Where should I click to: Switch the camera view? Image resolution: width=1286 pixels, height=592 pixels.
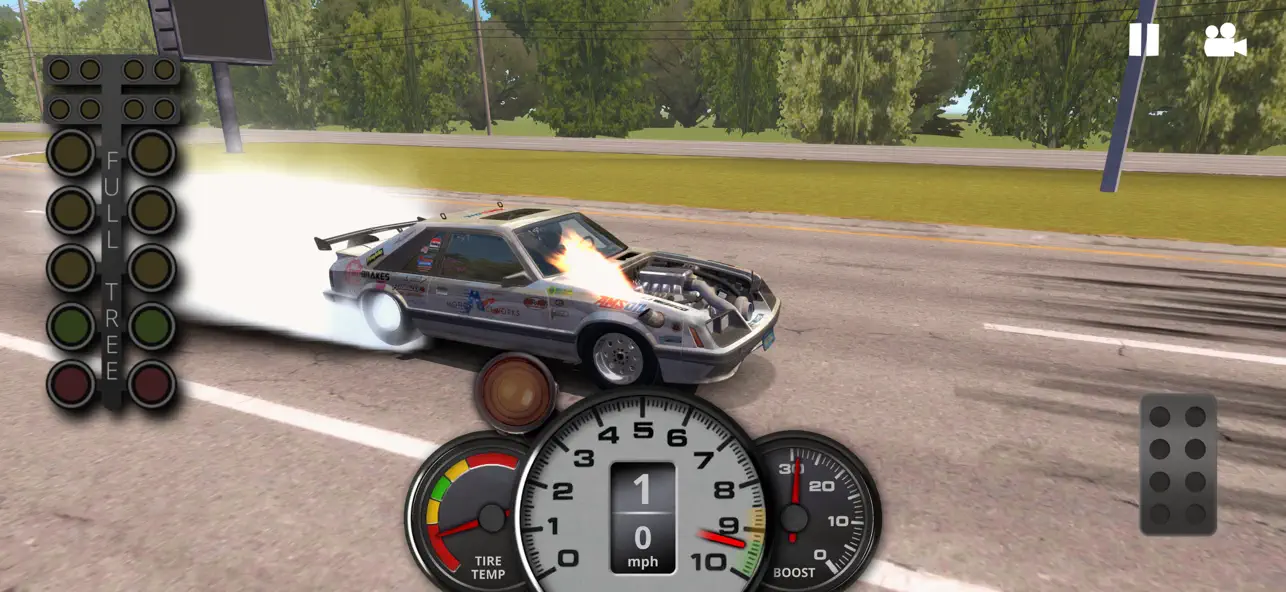tap(1225, 40)
